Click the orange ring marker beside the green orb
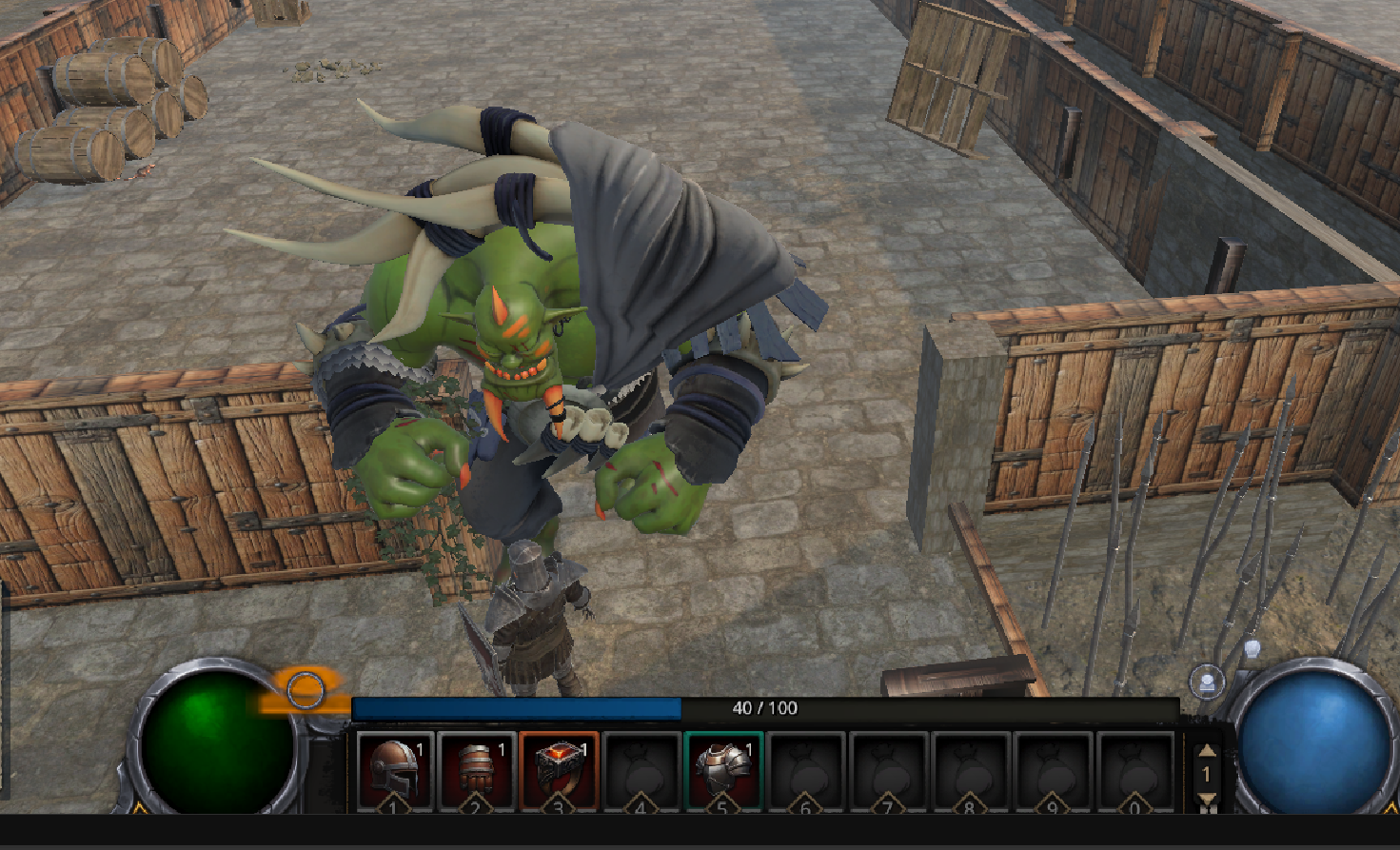The image size is (1400, 850). coord(306,690)
